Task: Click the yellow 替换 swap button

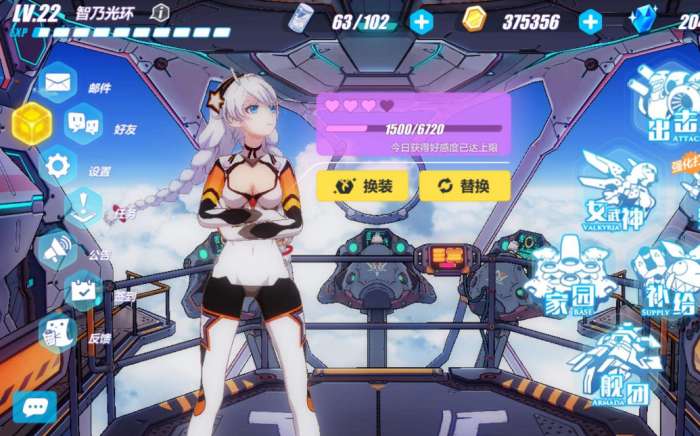Action: (x=464, y=185)
